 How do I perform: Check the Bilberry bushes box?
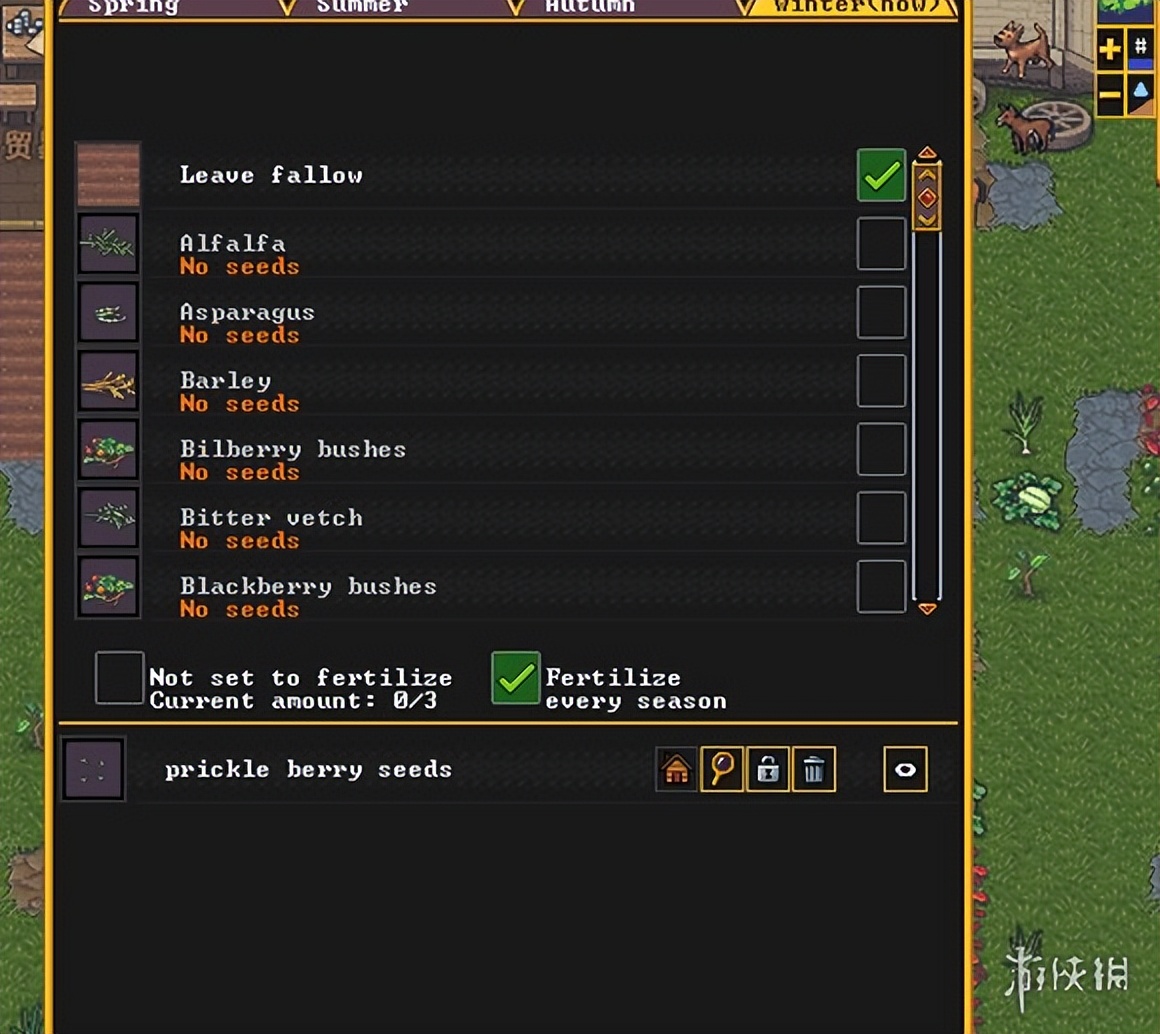[x=881, y=449]
